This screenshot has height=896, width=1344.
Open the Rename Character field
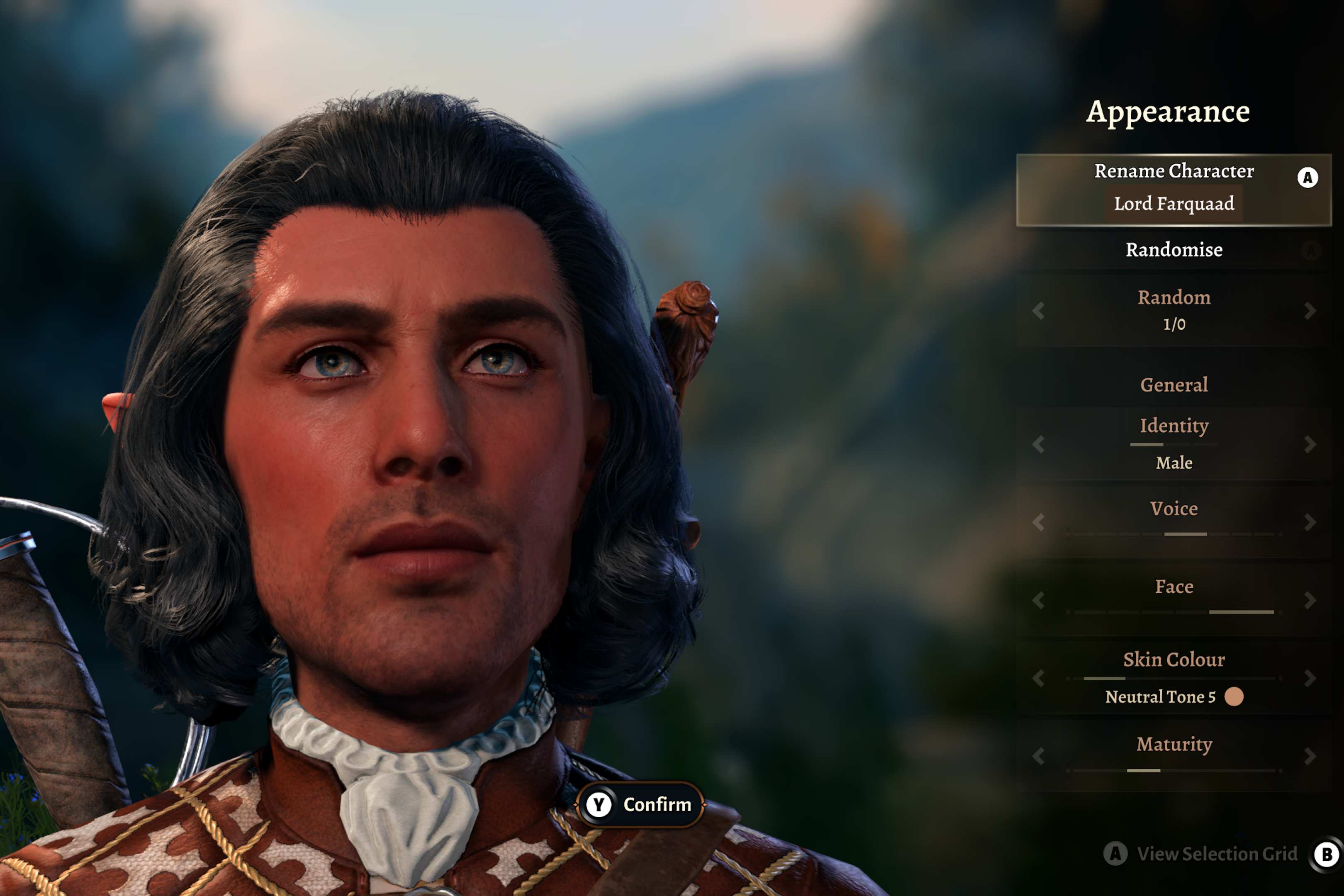pyautogui.click(x=1173, y=189)
